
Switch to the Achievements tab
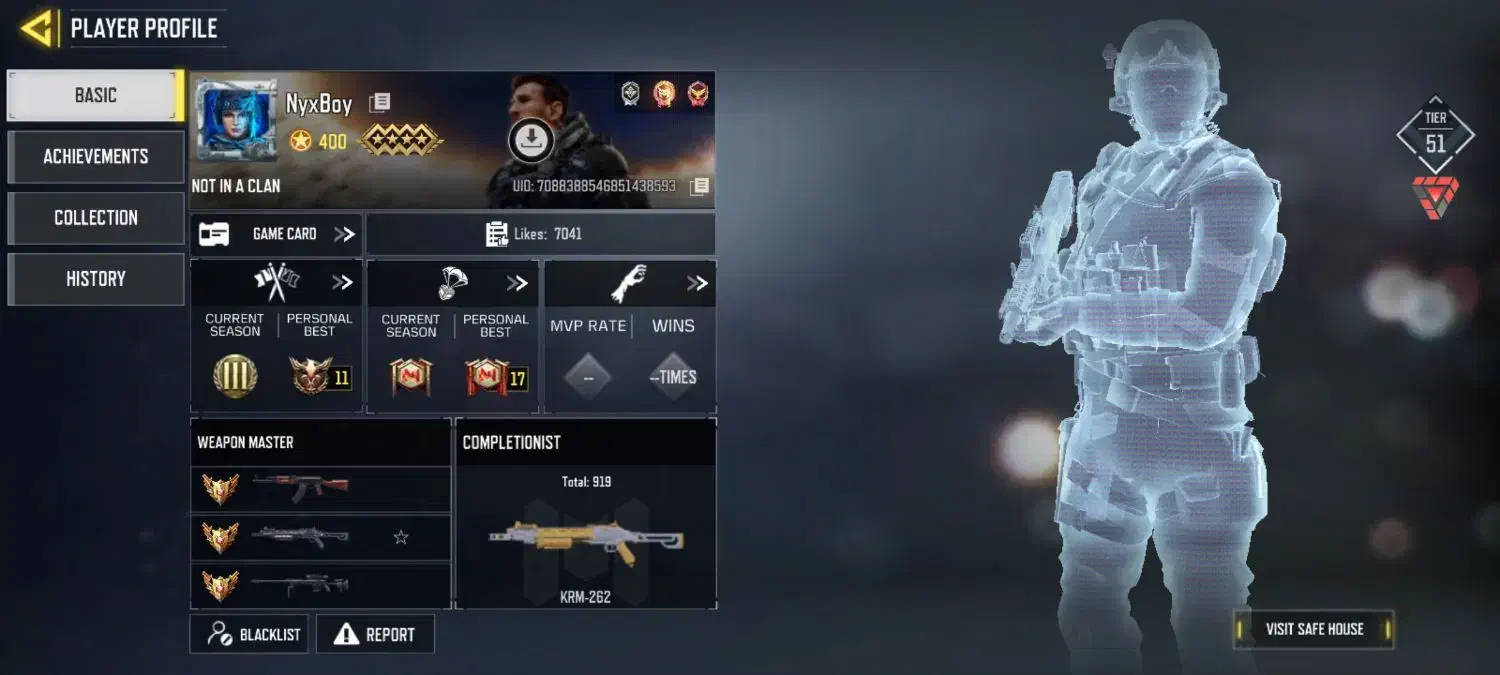96,157
